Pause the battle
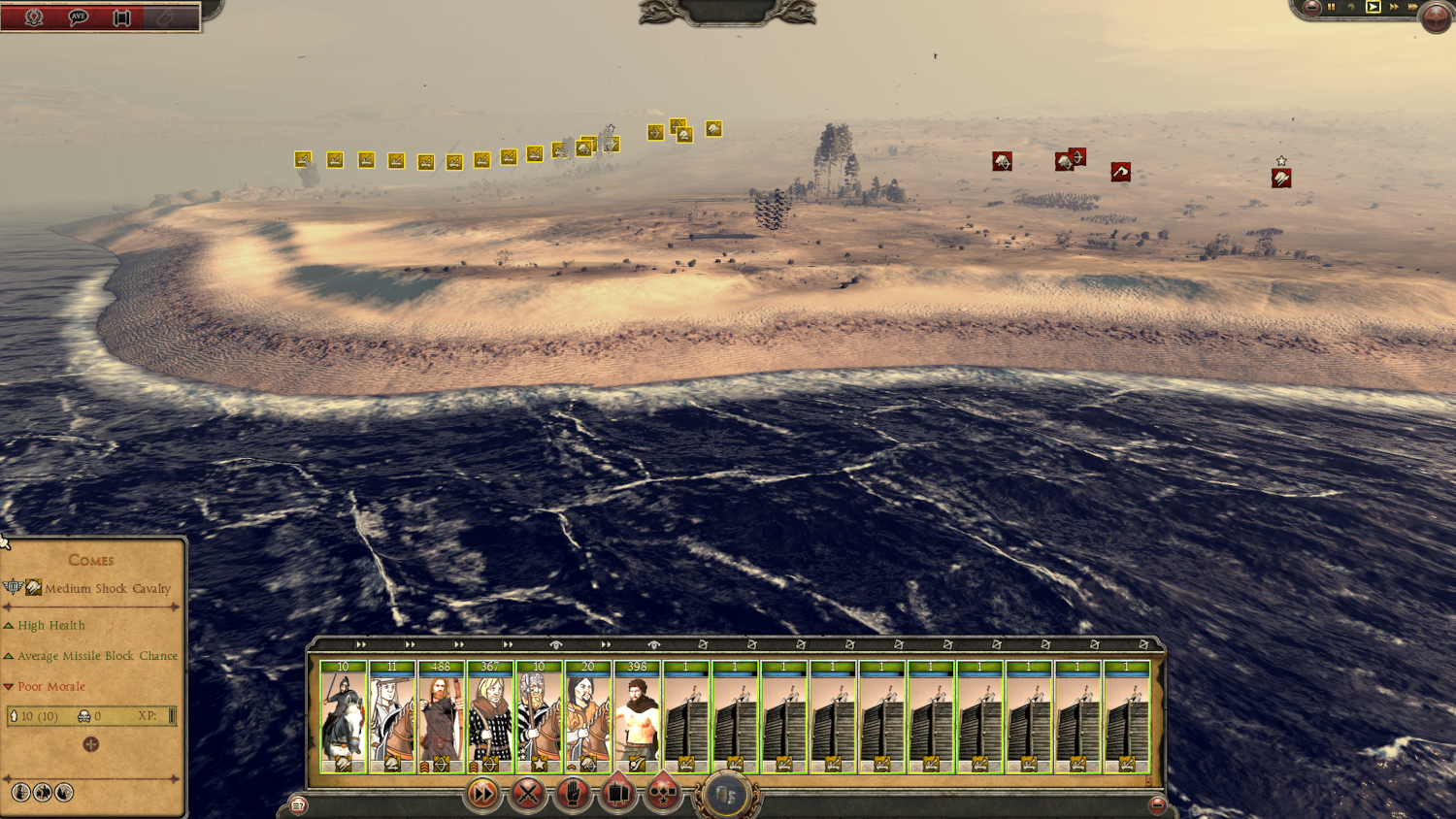1456x819 pixels. tap(1332, 8)
